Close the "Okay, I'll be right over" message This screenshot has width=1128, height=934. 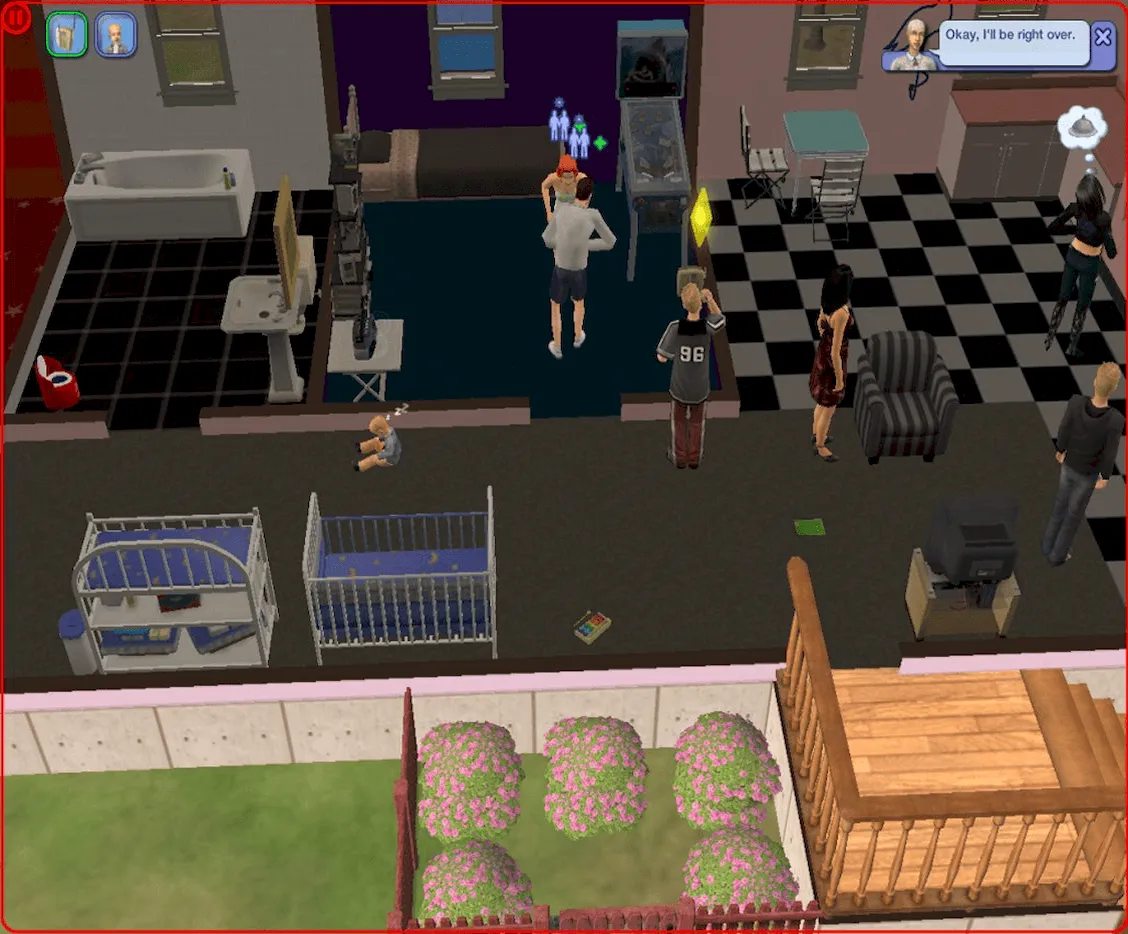[x=1103, y=38]
